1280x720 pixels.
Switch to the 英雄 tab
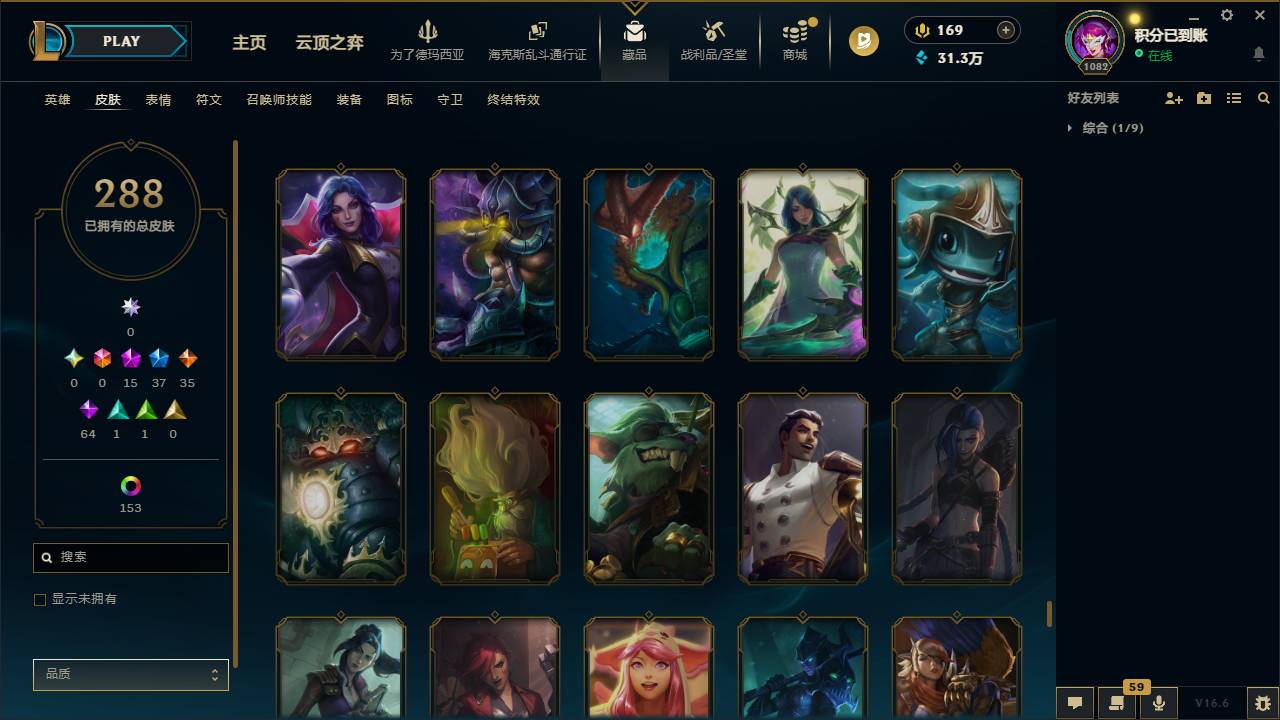point(57,100)
